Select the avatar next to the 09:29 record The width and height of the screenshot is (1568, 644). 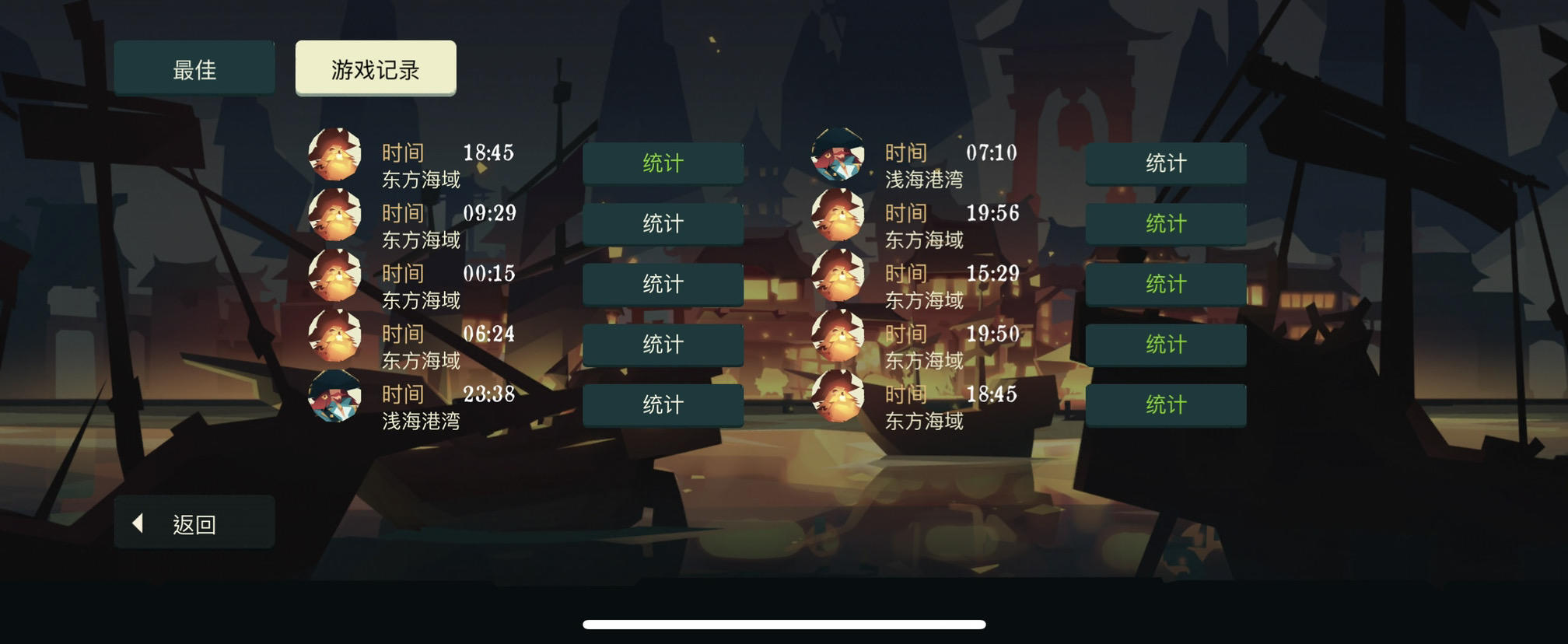(334, 215)
